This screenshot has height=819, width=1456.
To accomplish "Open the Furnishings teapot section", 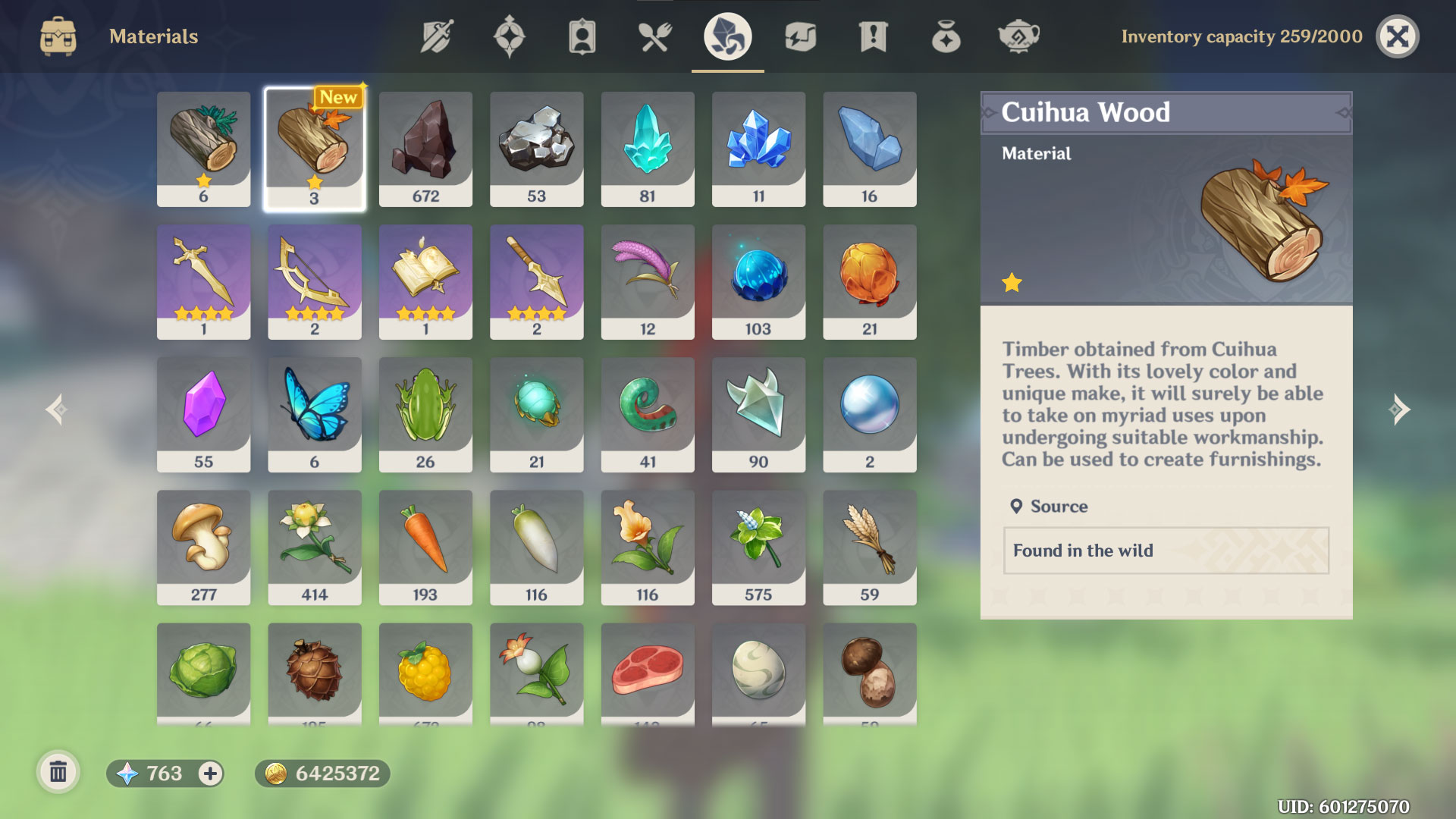I will (1018, 36).
